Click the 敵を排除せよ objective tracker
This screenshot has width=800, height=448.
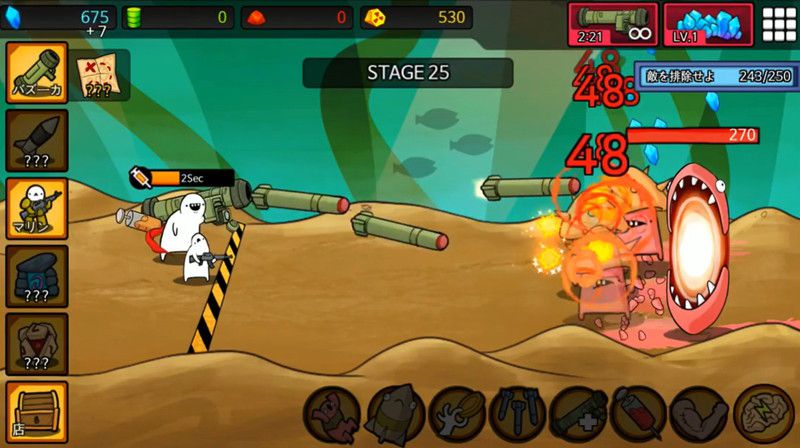[x=714, y=76]
